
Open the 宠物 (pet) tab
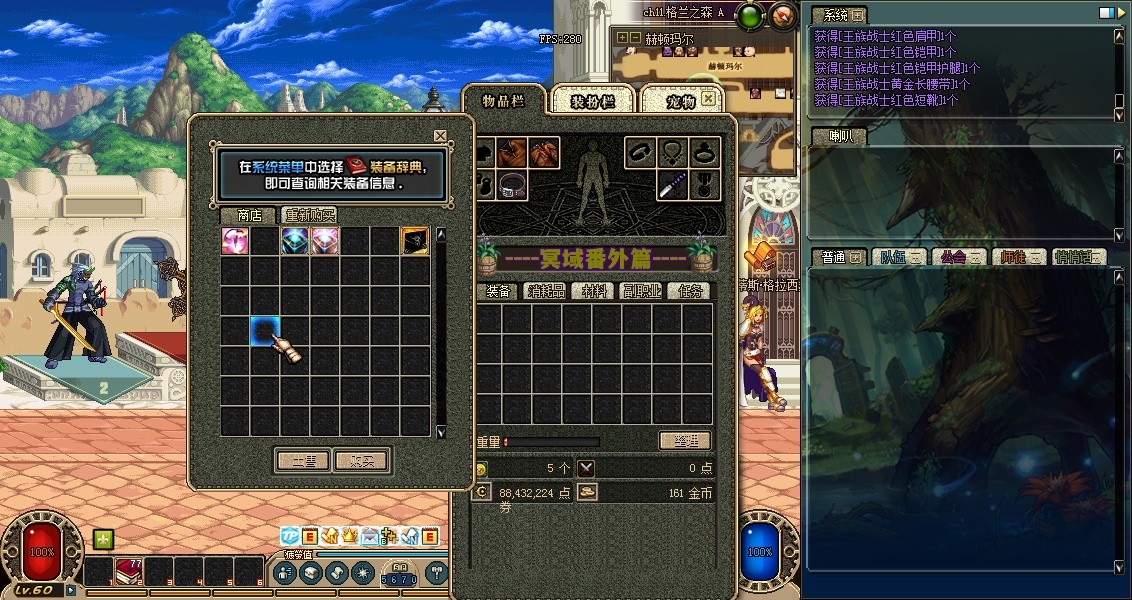coord(680,101)
